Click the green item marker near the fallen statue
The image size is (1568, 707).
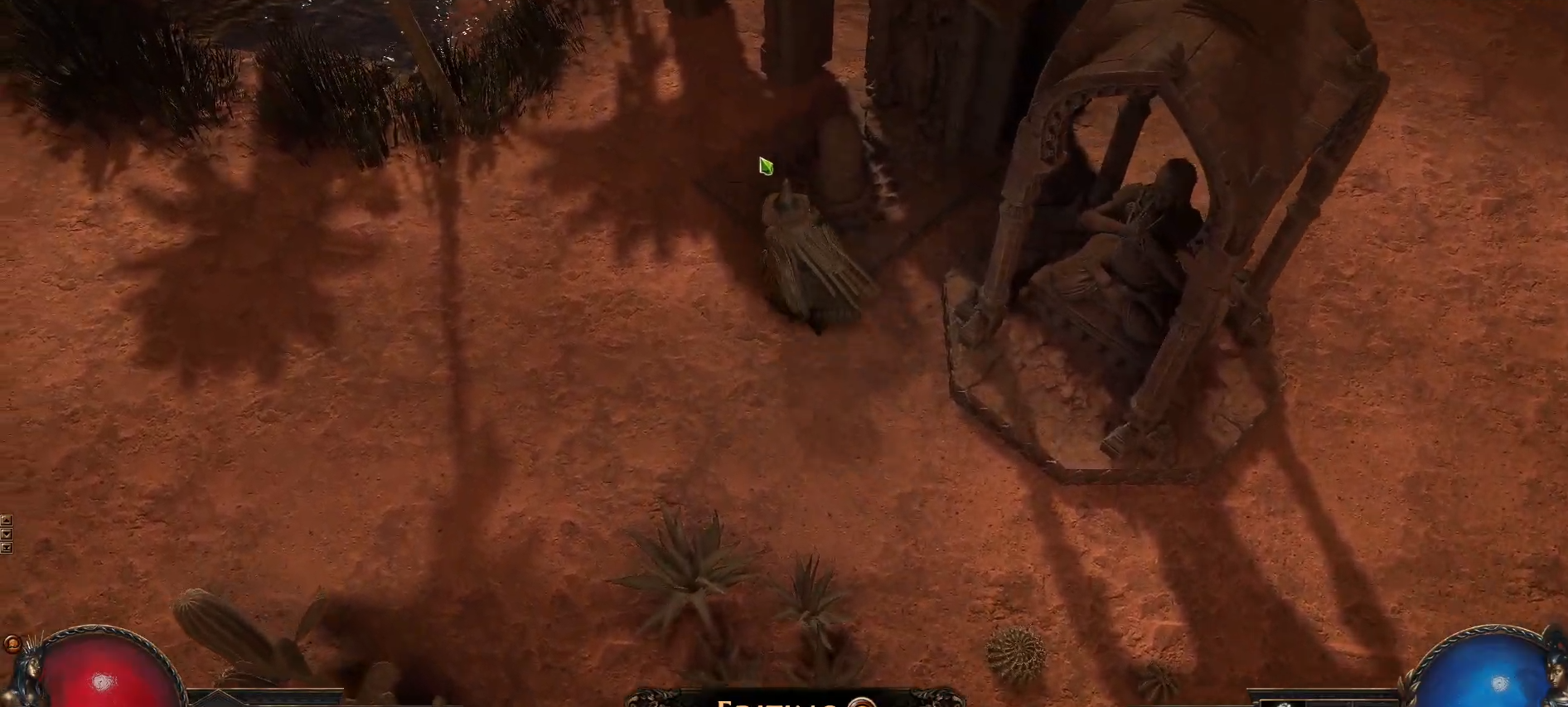pyautogui.click(x=764, y=166)
